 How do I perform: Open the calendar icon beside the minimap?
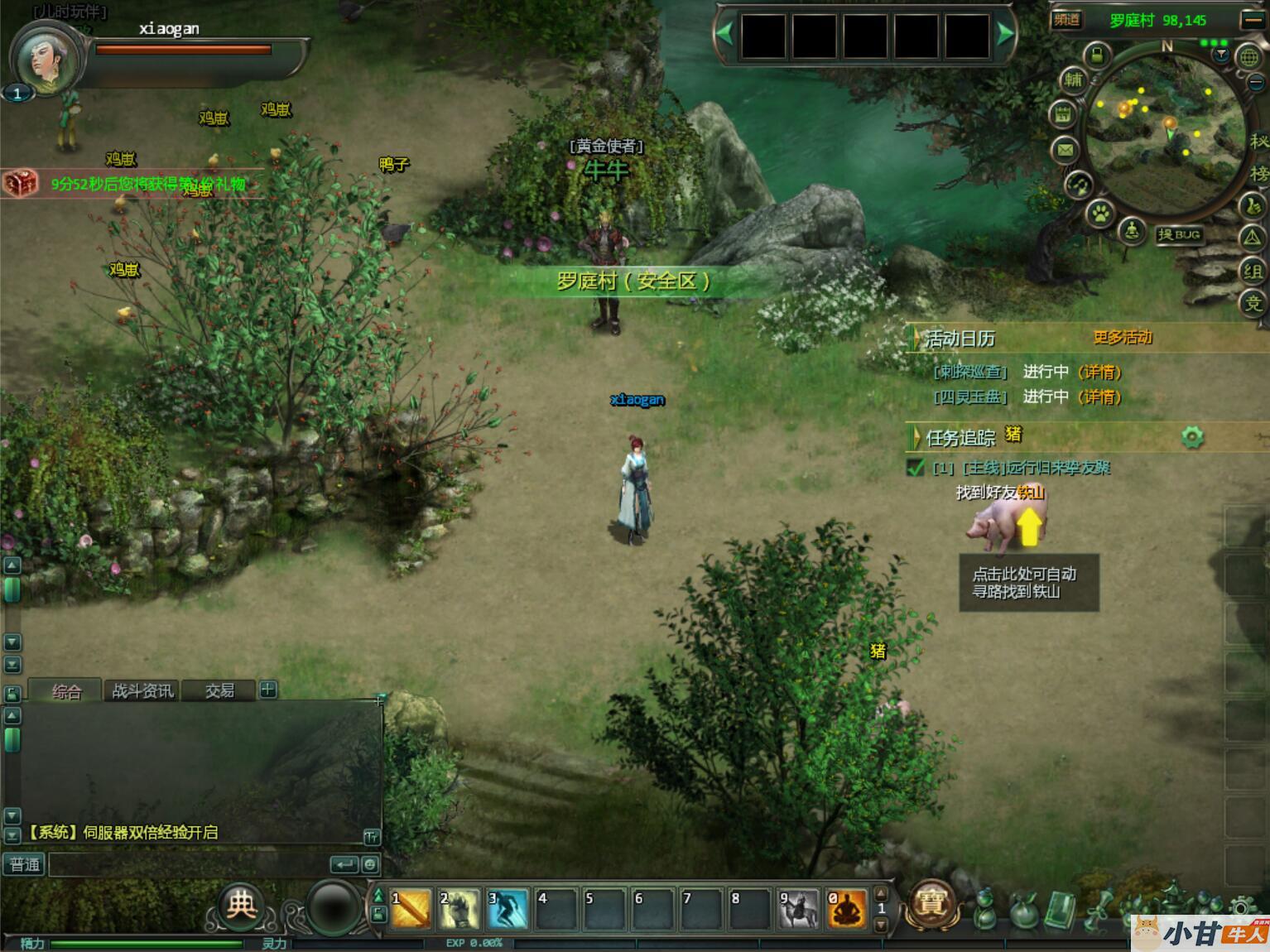(x=1063, y=114)
